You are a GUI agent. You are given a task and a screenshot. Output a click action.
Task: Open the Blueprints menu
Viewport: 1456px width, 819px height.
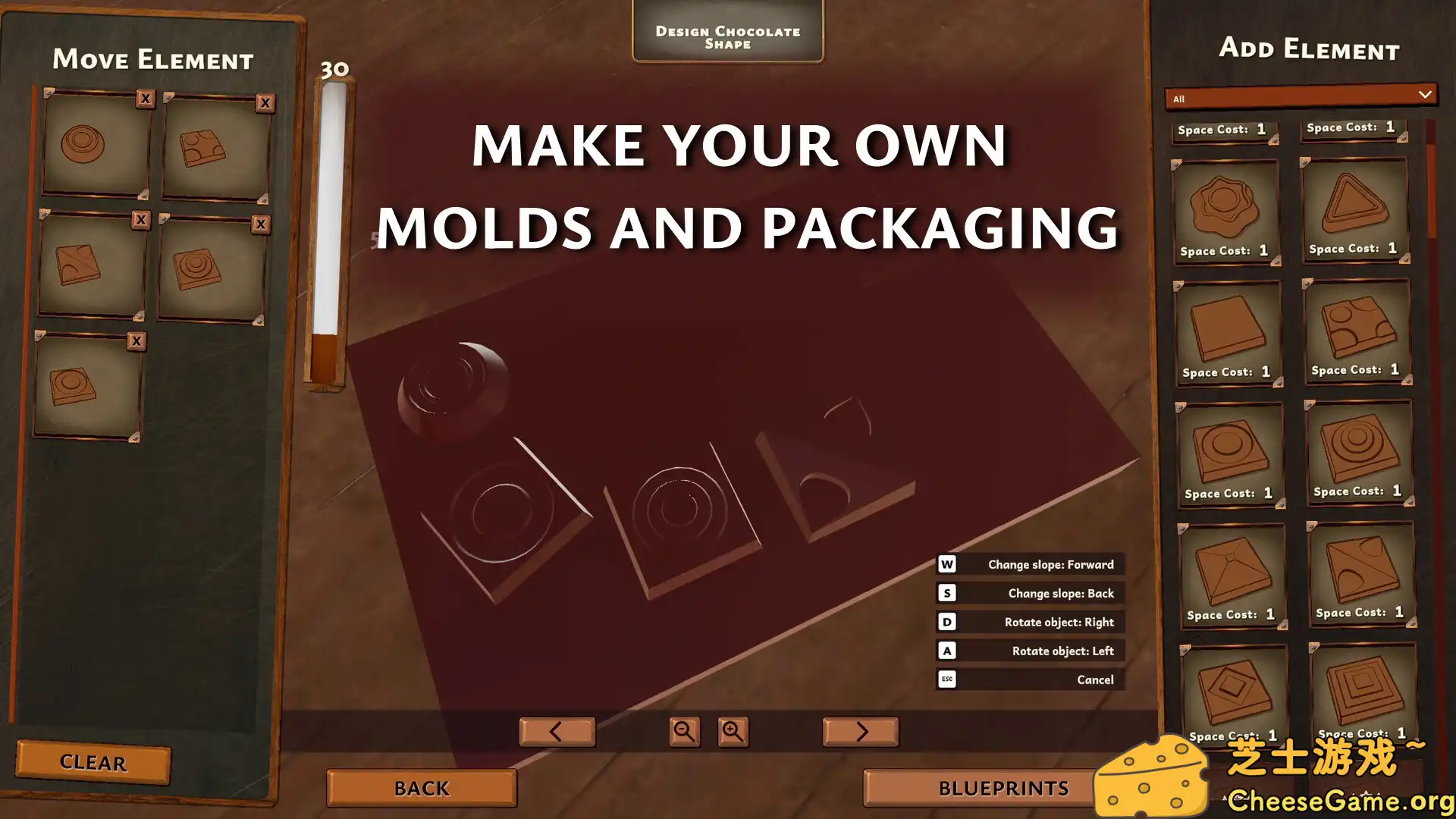[1003, 788]
